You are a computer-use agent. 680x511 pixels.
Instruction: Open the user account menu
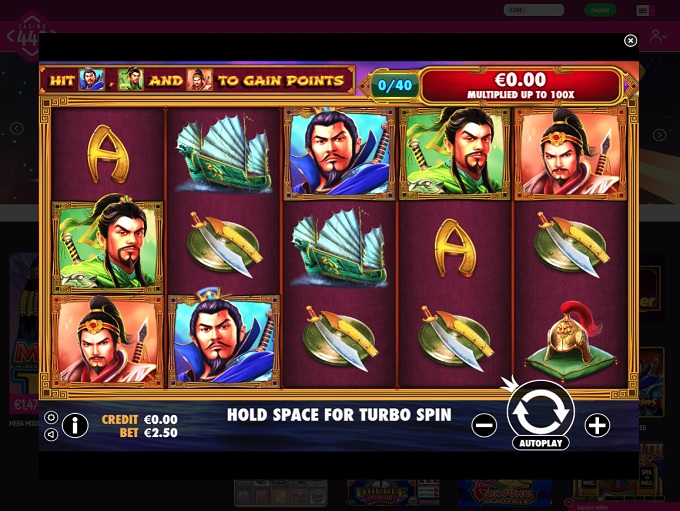pos(657,36)
